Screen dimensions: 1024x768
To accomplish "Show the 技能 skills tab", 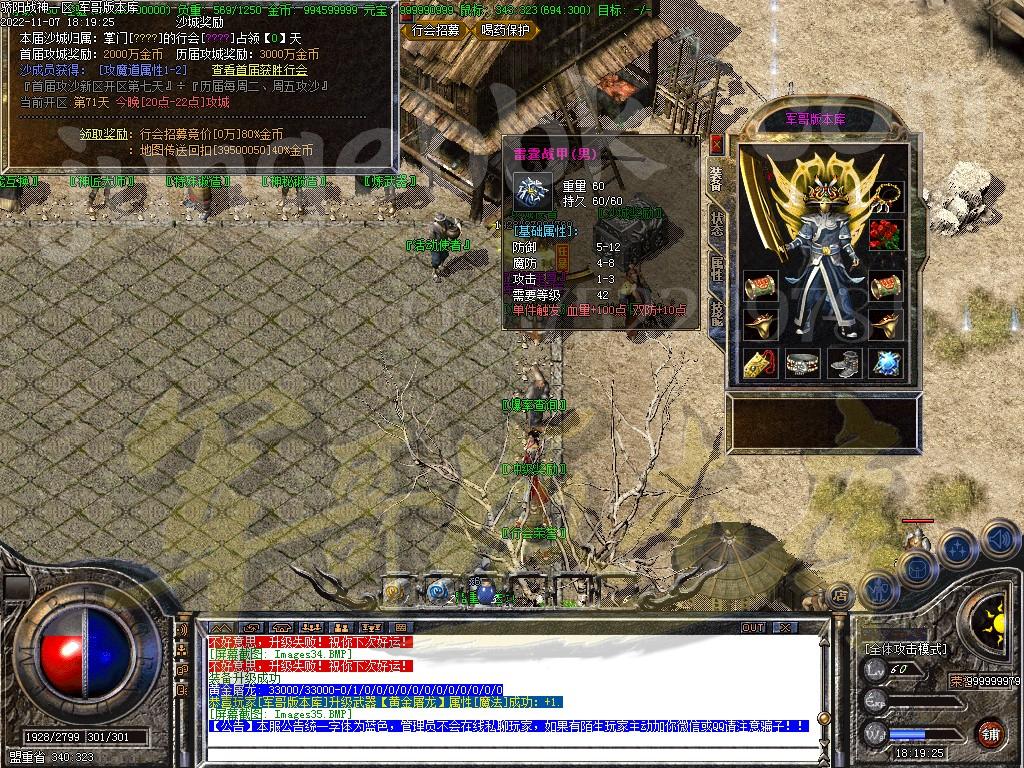I will point(717,313).
